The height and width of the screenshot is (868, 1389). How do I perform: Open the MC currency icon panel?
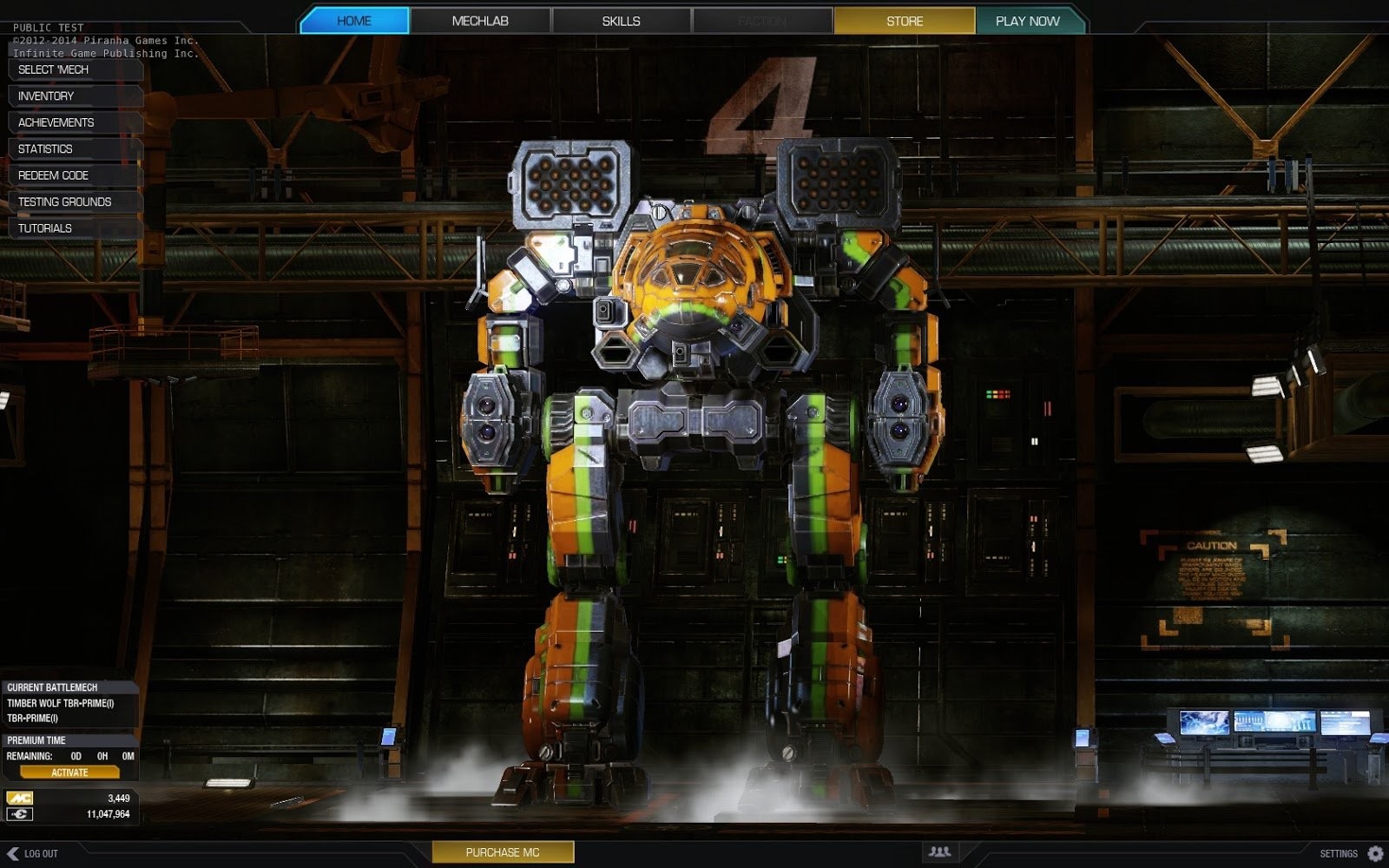18,798
